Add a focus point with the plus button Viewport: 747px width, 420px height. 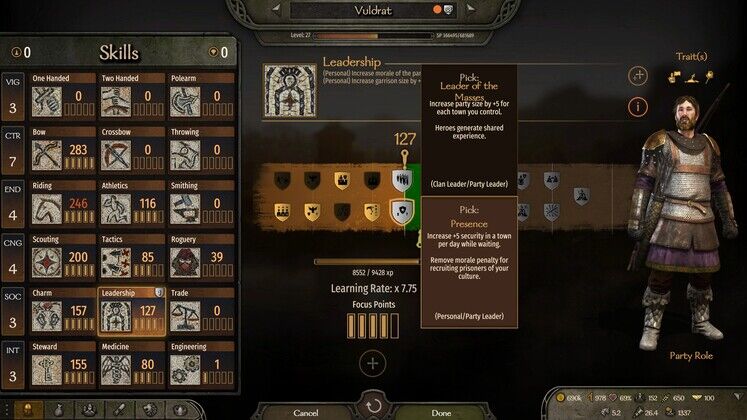pyautogui.click(x=372, y=363)
